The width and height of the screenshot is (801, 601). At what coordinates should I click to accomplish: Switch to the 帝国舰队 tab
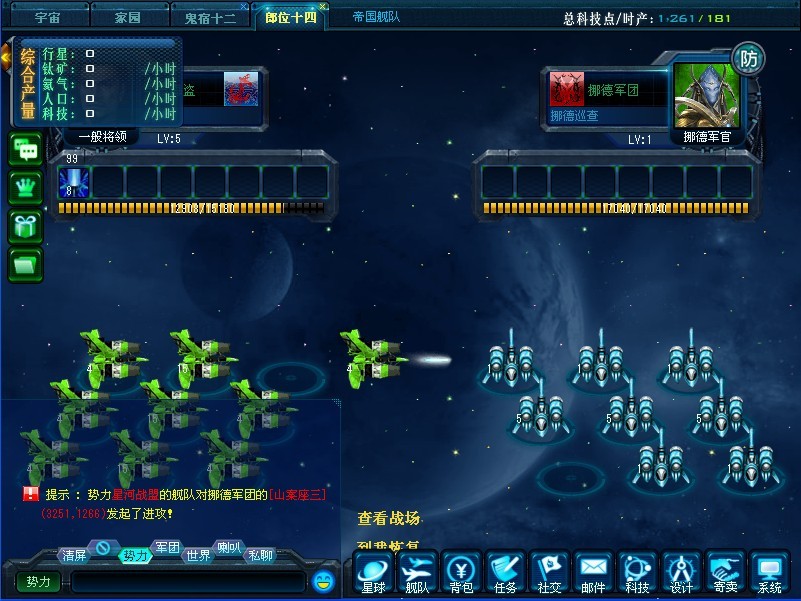[379, 17]
